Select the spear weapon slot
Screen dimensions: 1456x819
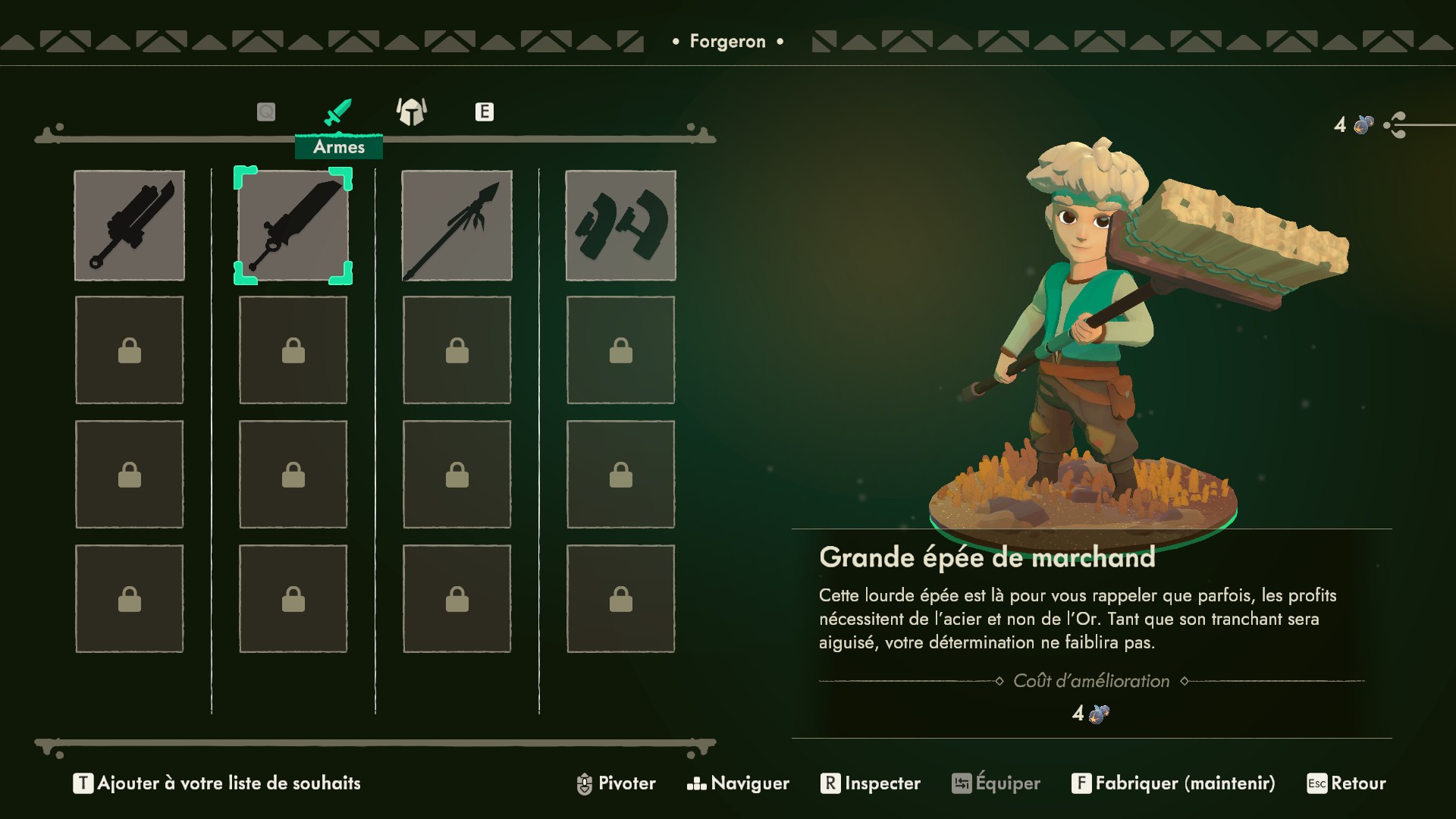click(457, 225)
